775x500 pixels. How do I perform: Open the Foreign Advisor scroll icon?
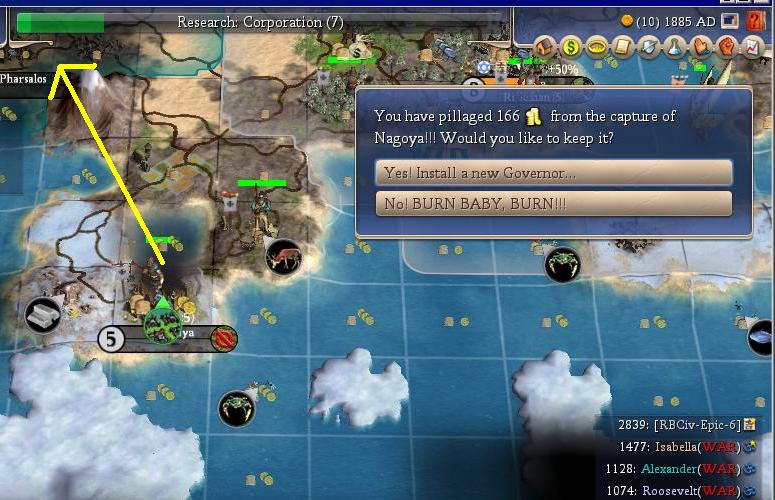pyautogui.click(x=624, y=46)
